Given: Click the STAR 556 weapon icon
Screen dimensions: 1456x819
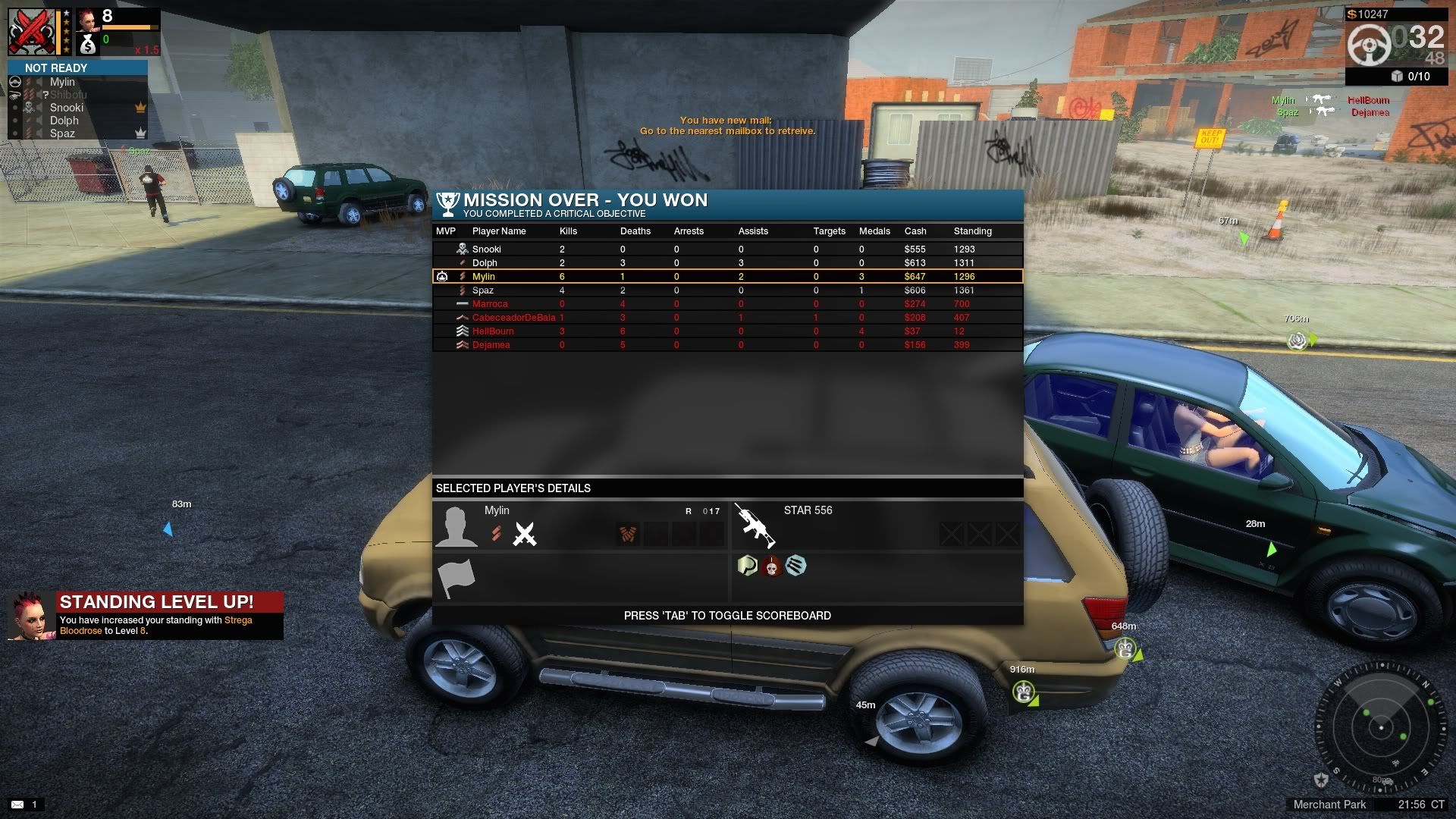Looking at the screenshot, I should (x=755, y=525).
